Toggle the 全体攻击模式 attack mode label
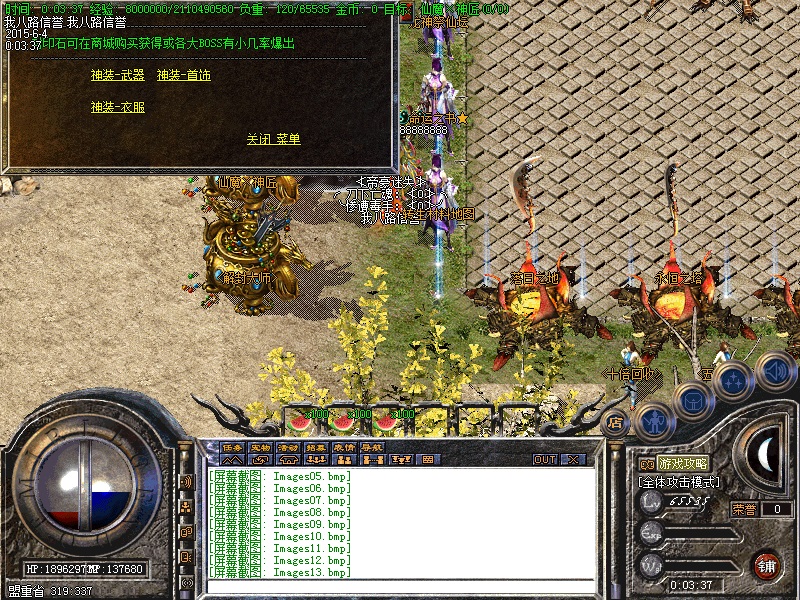Viewport: 800px width, 600px height. pos(680,482)
